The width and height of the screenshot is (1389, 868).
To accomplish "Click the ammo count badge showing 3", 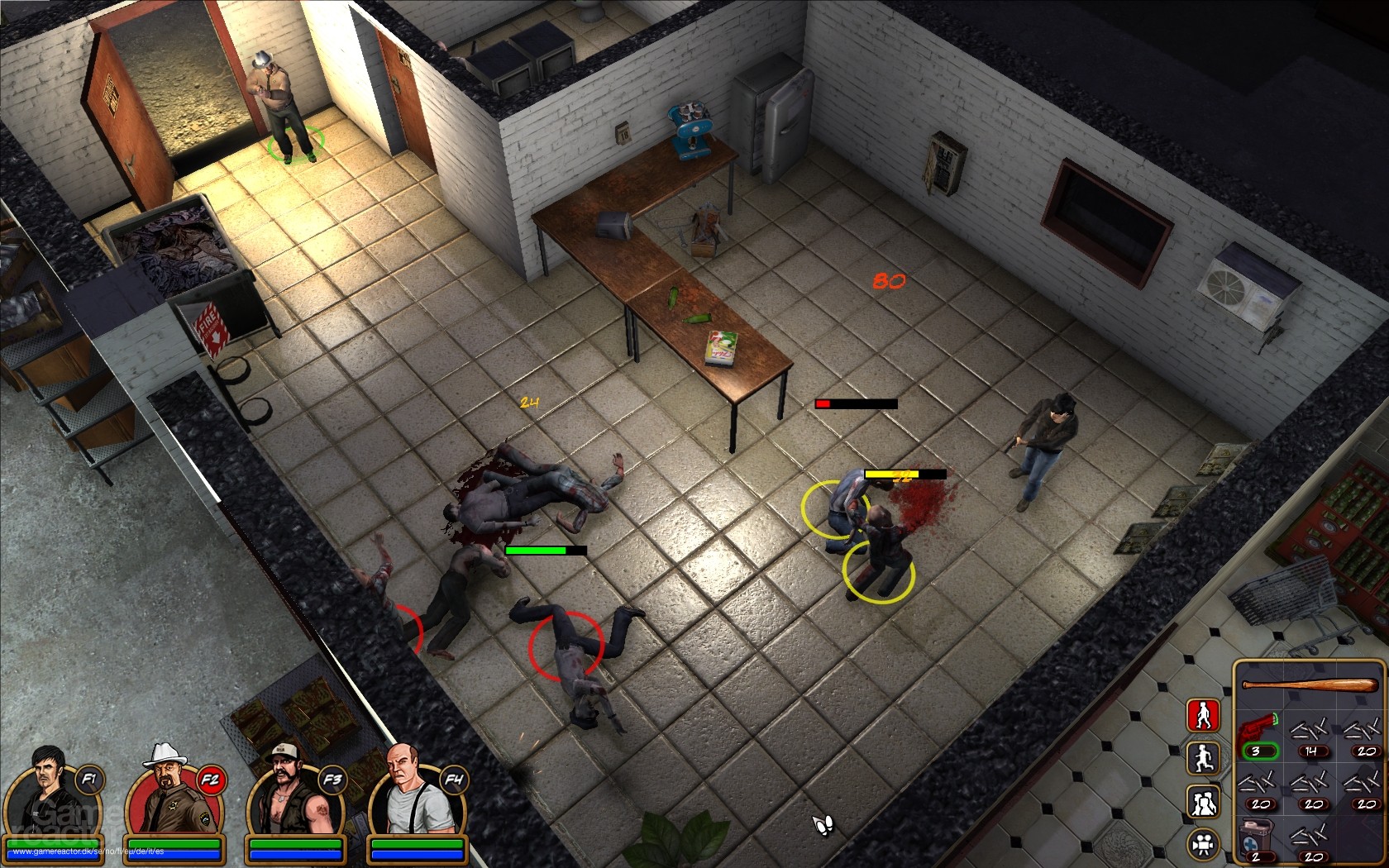I will click(1259, 751).
